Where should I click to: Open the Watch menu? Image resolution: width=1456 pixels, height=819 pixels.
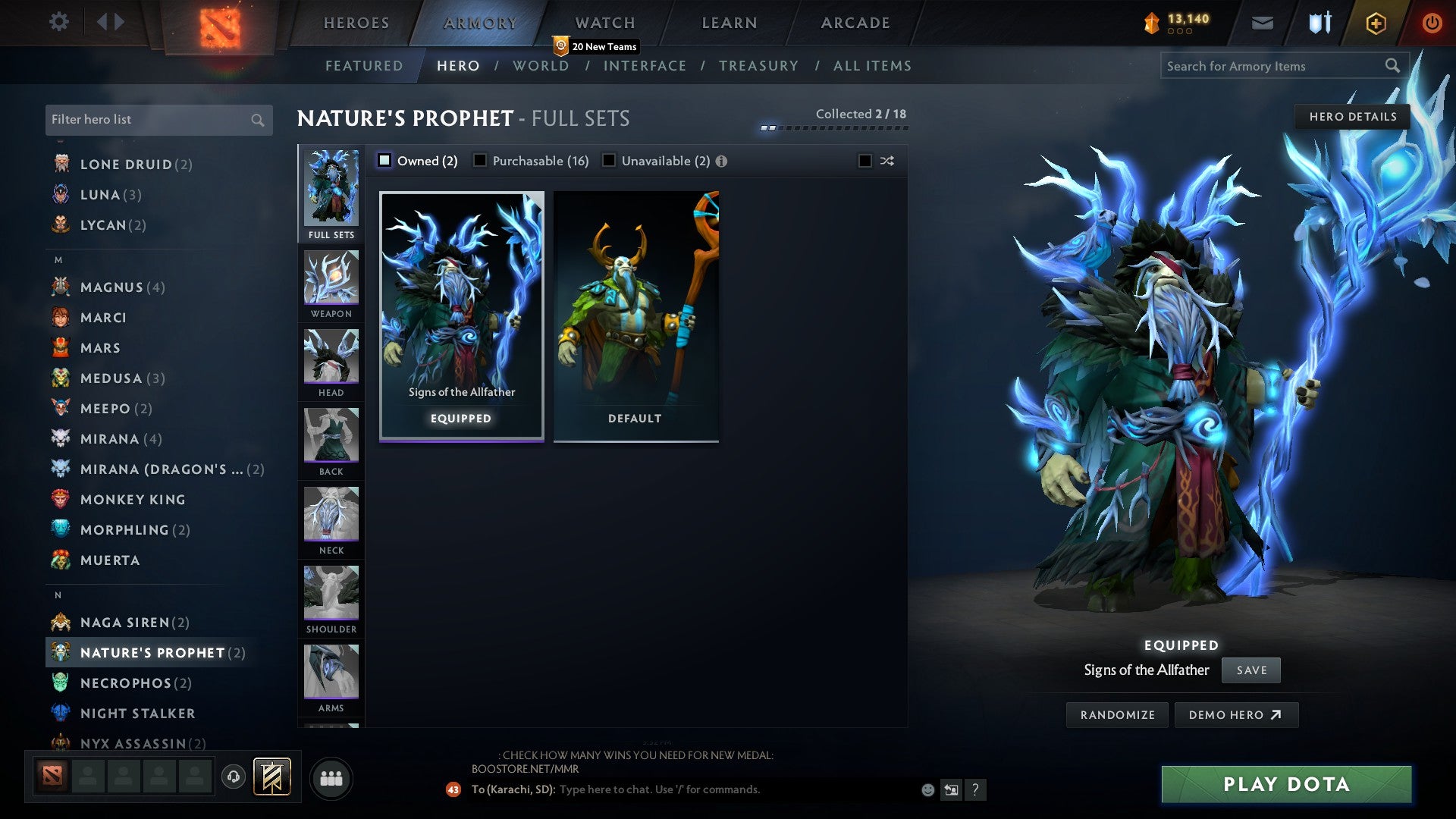604,22
